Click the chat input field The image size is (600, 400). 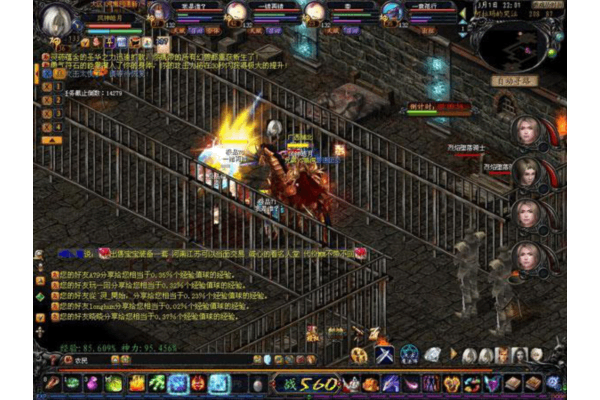[150, 361]
